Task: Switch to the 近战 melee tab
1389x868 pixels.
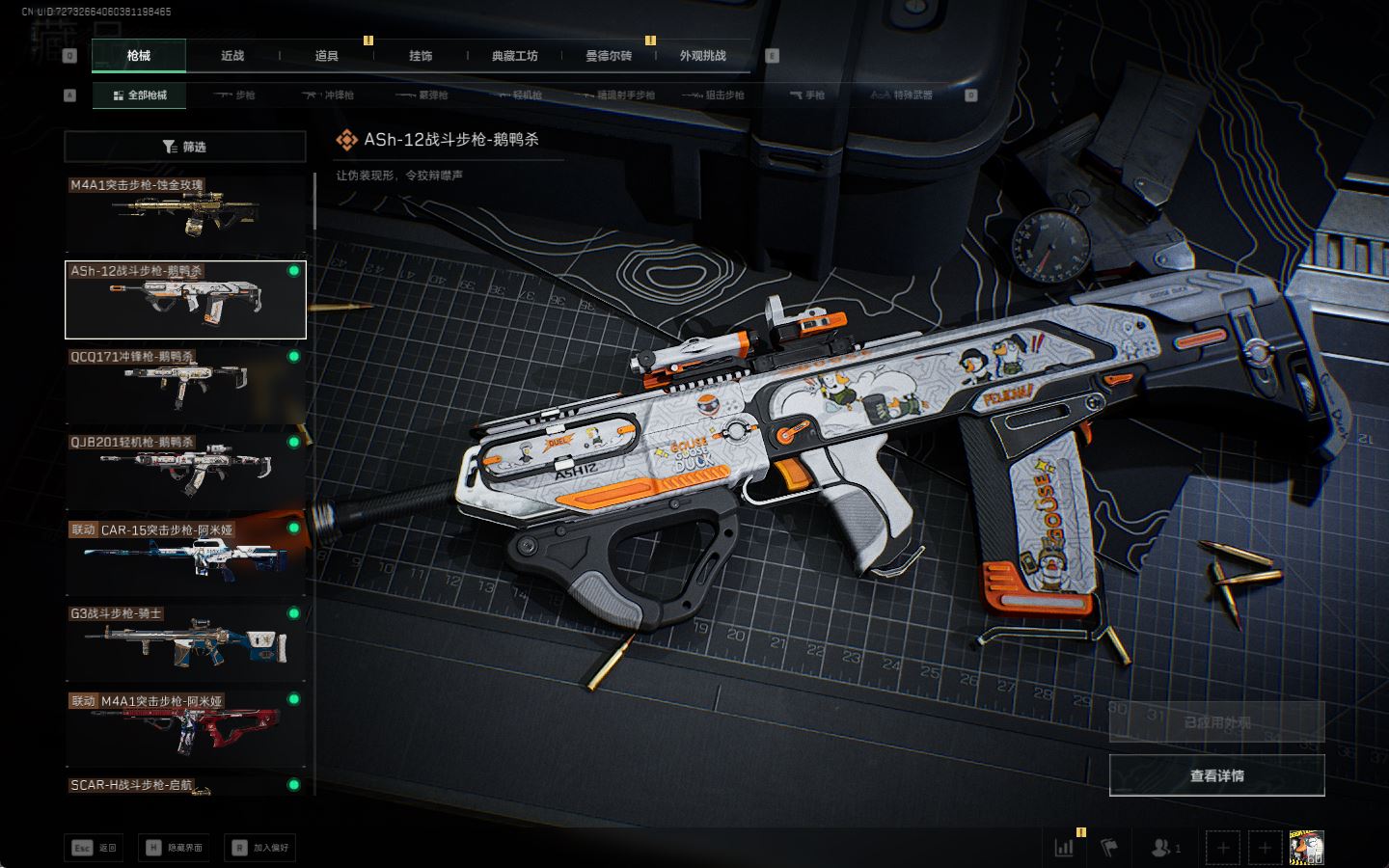Action: (232, 56)
